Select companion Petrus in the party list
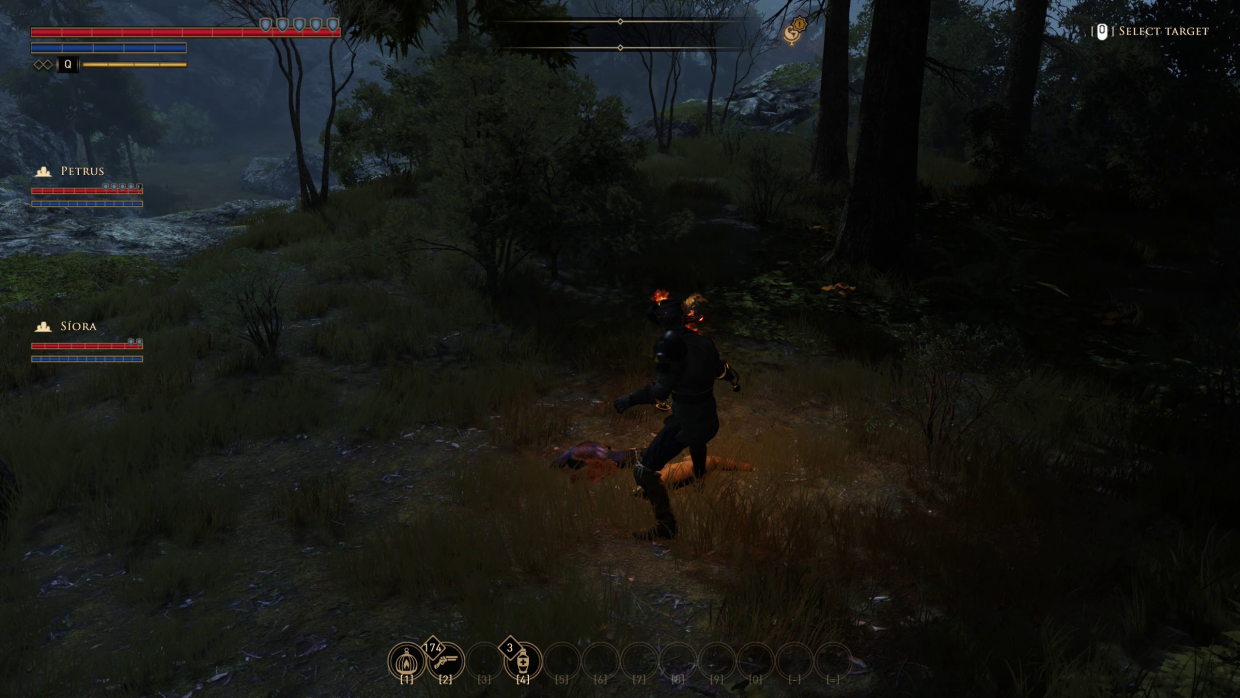The width and height of the screenshot is (1240, 698). 81,171
